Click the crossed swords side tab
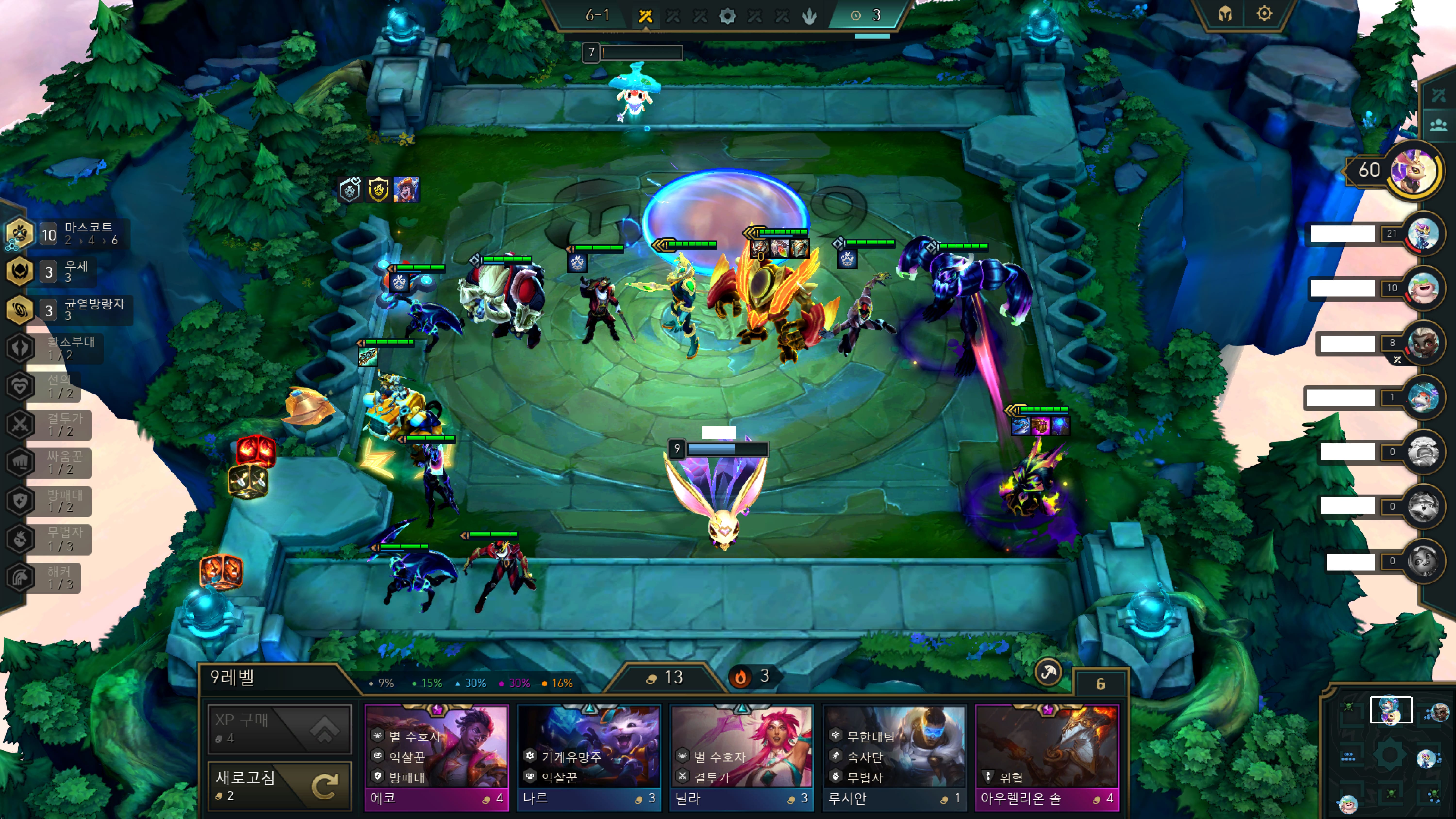1456x819 pixels. point(1439,95)
